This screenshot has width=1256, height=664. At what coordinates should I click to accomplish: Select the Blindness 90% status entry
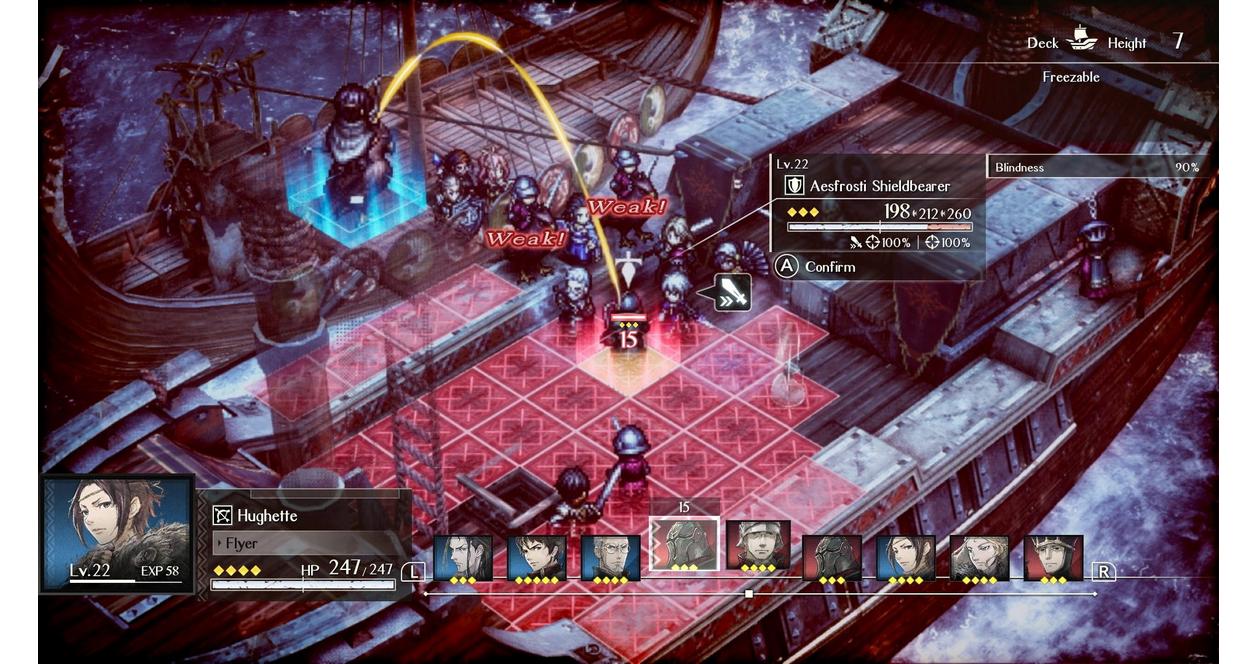point(1098,167)
